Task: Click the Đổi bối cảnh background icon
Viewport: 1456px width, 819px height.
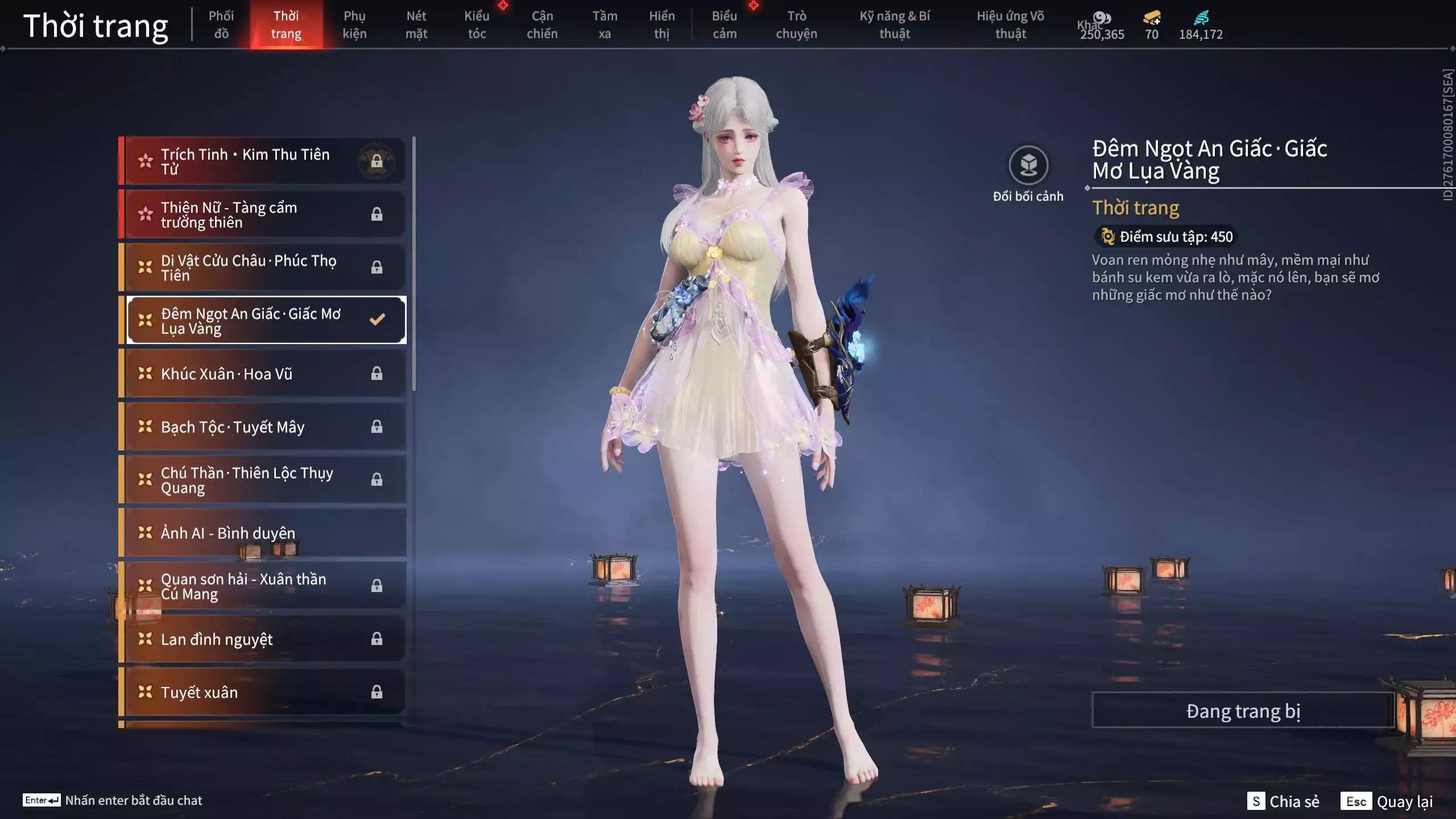Action: tap(1028, 166)
